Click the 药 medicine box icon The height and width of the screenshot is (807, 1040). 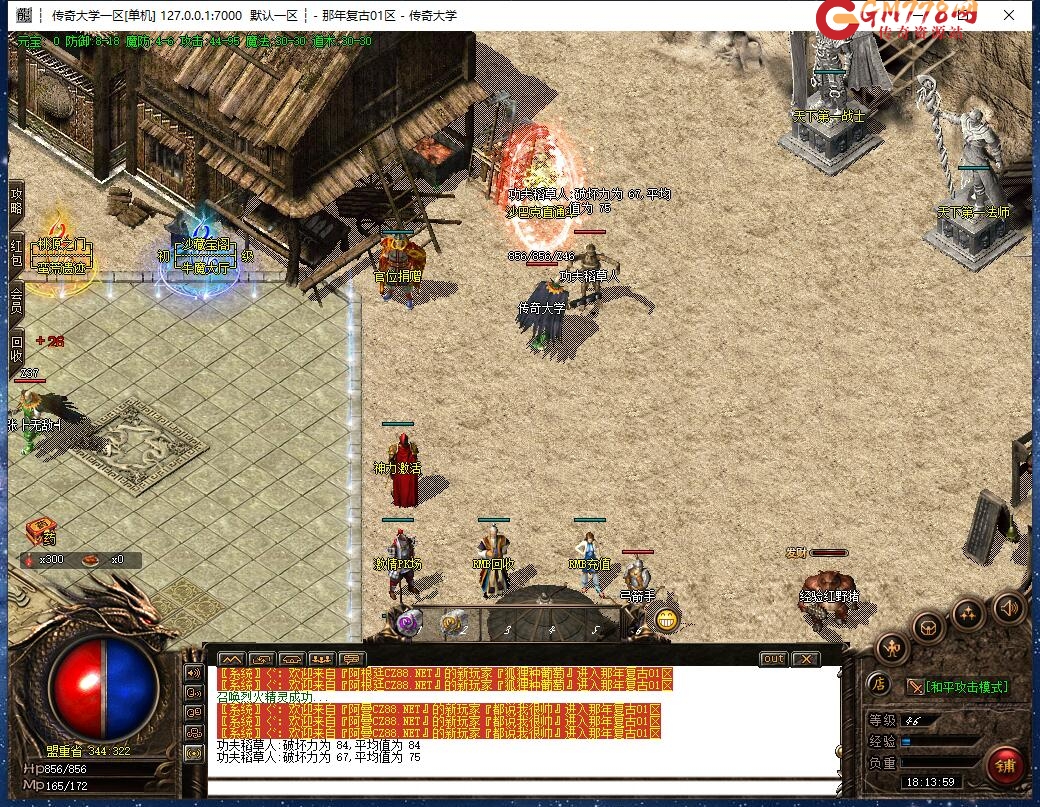coord(41,530)
